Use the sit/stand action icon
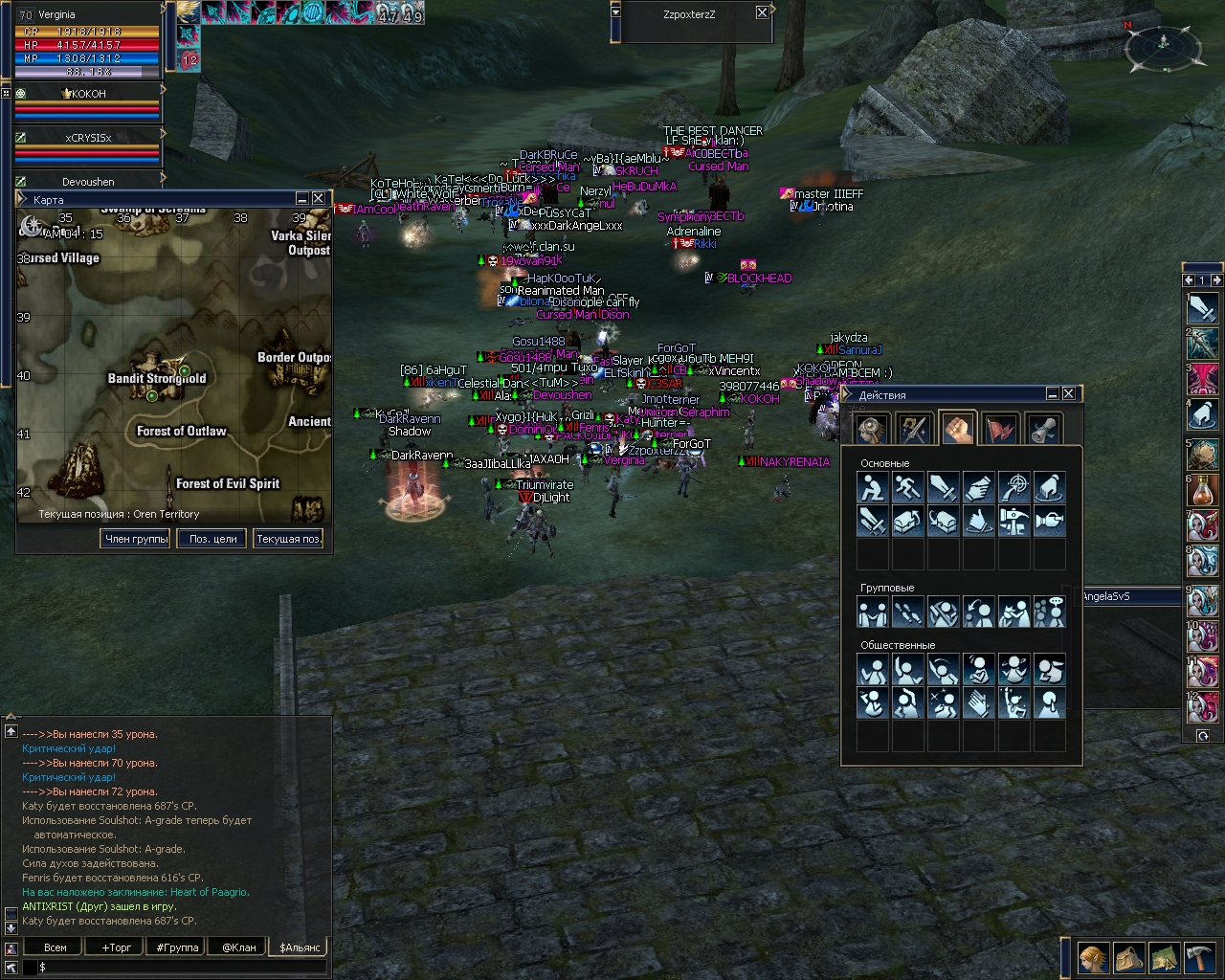The height and width of the screenshot is (980, 1225). (872, 488)
